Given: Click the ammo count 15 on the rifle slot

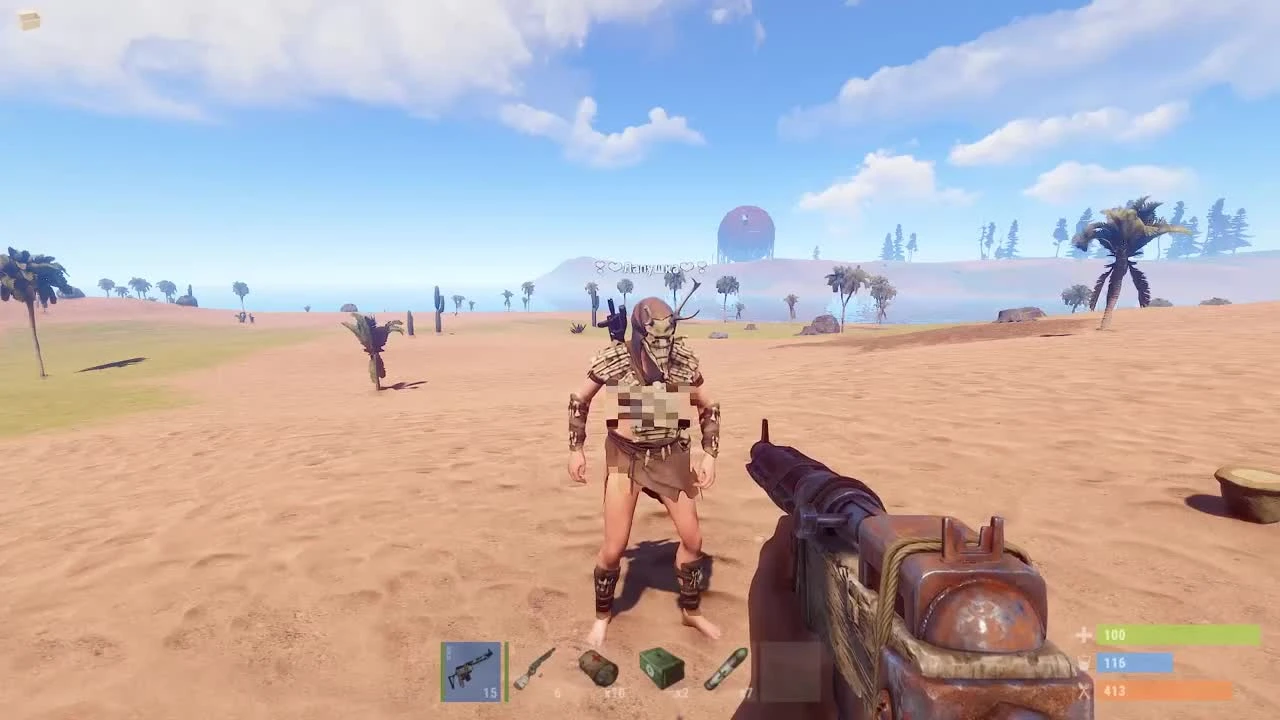Looking at the screenshot, I should pyautogui.click(x=491, y=692).
